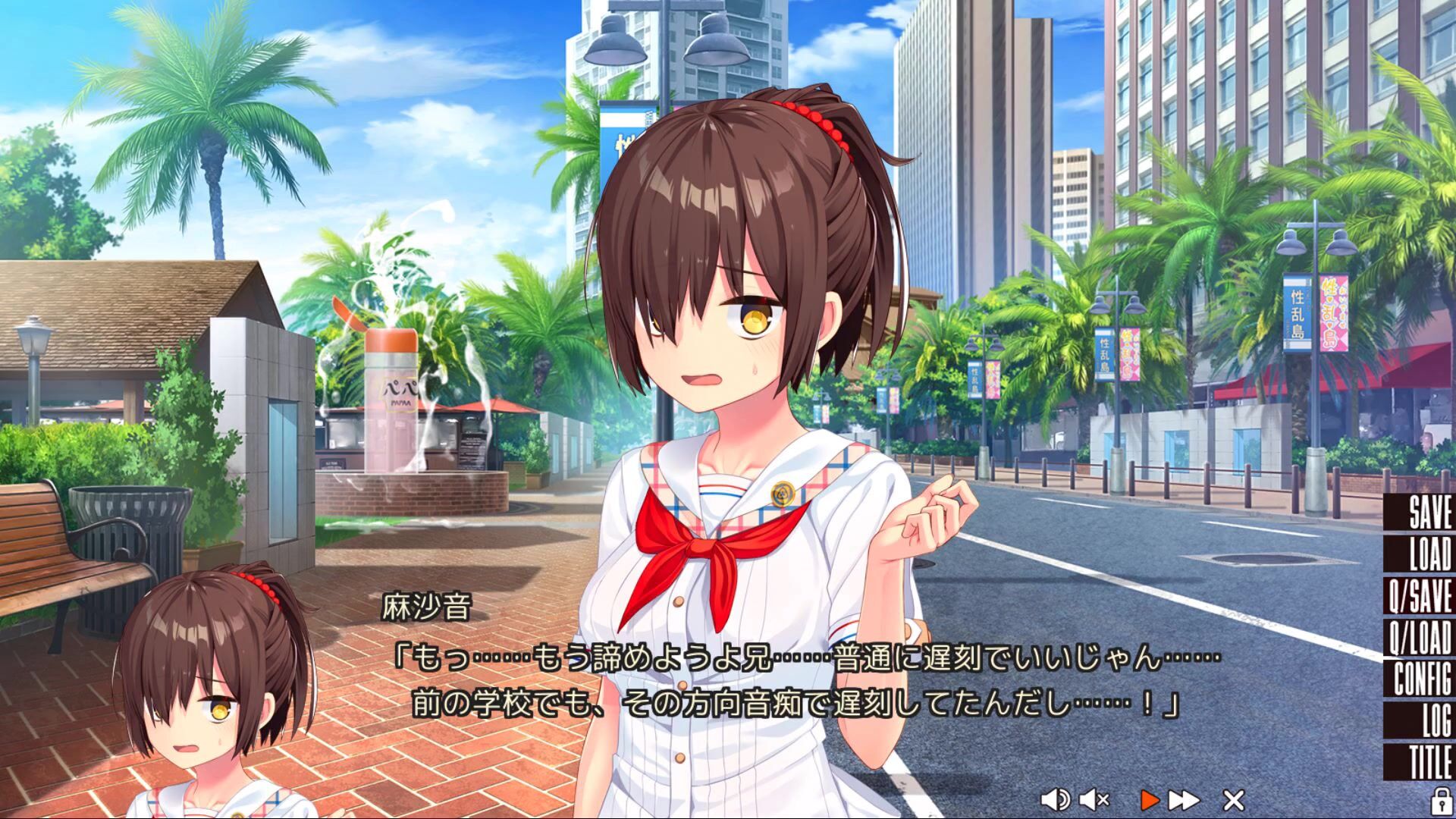Image resolution: width=1456 pixels, height=819 pixels.
Task: Toggle auto-play with the orange arrow
Action: (x=1150, y=799)
